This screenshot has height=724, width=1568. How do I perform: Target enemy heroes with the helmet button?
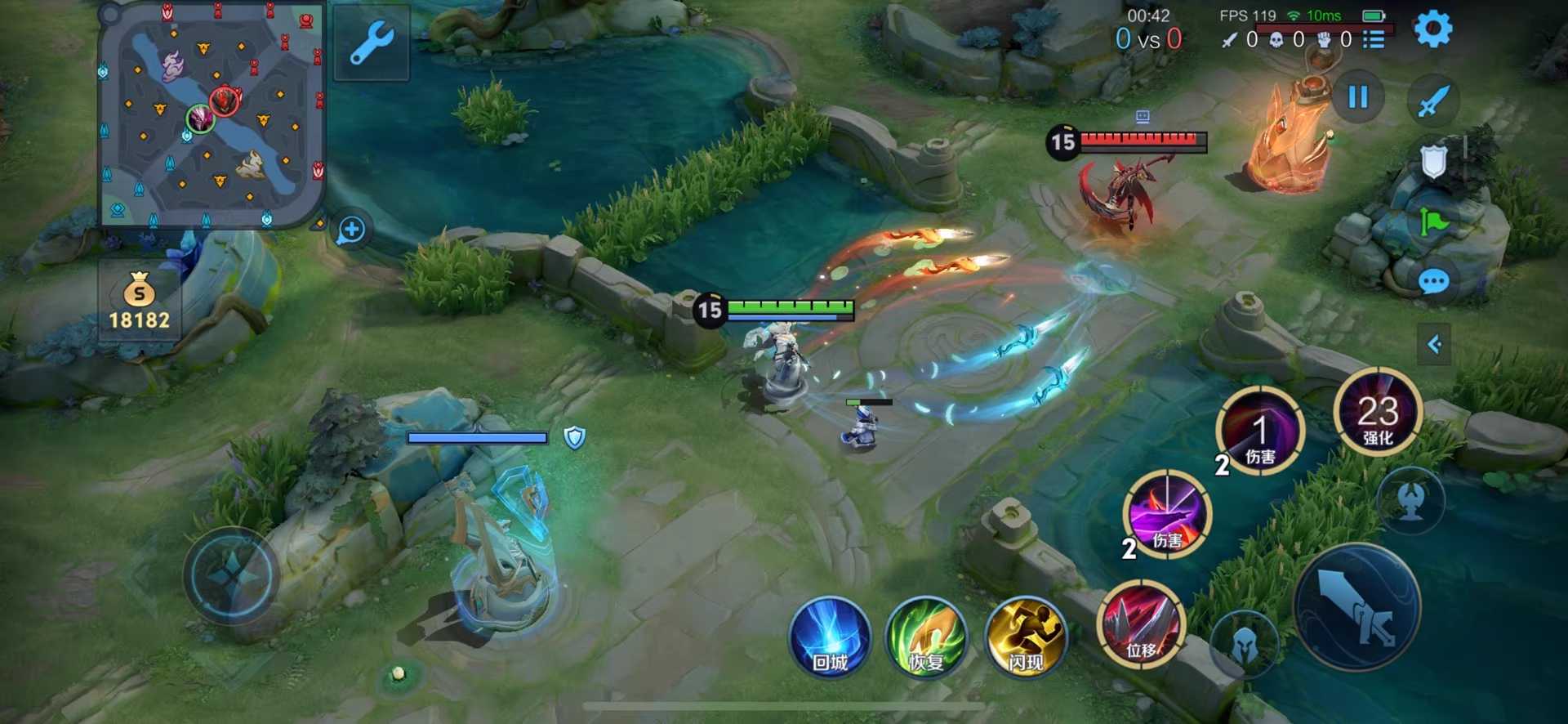(1244, 645)
